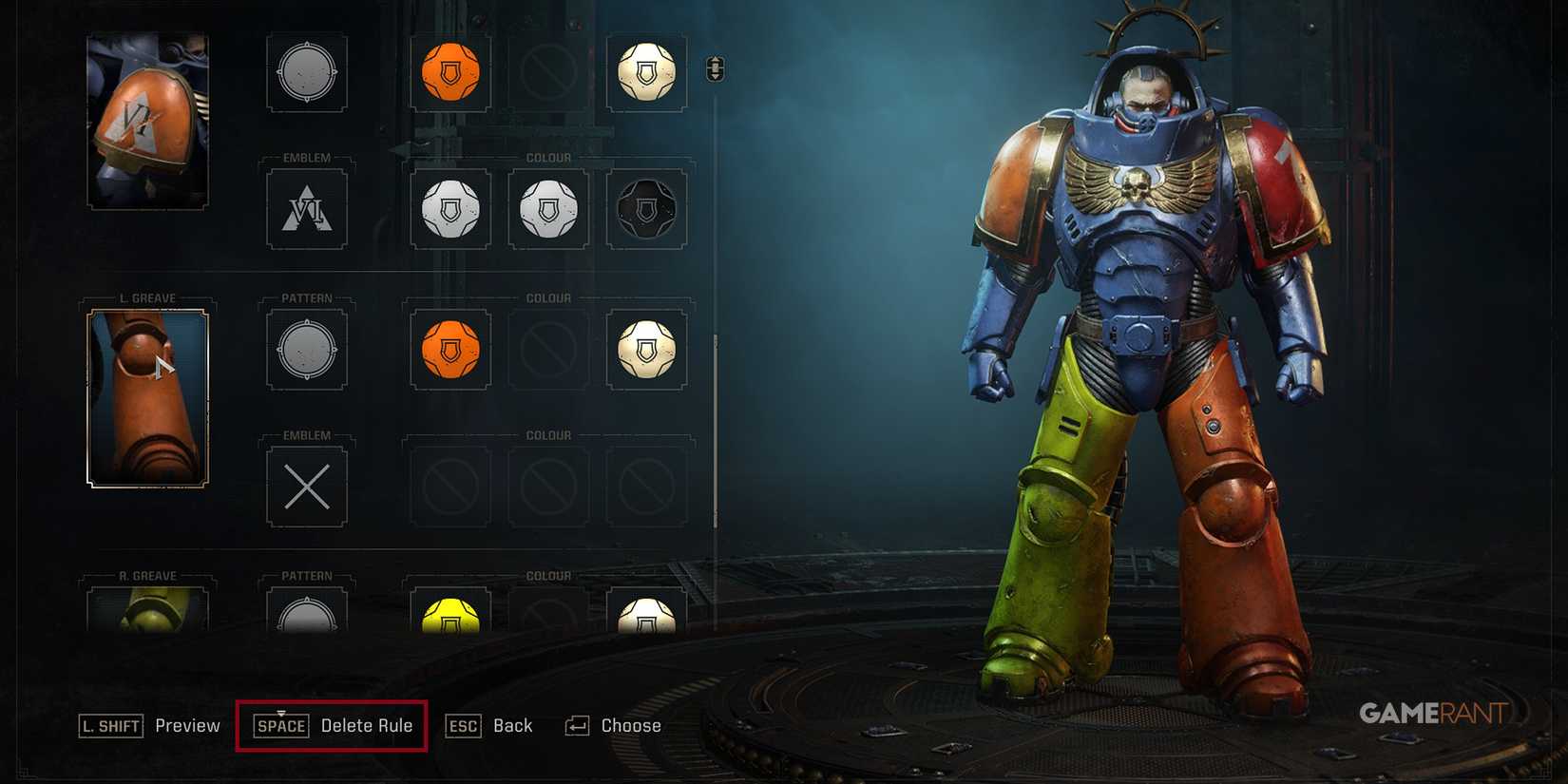Open the Pattern selector for L. Greave

[x=306, y=349]
